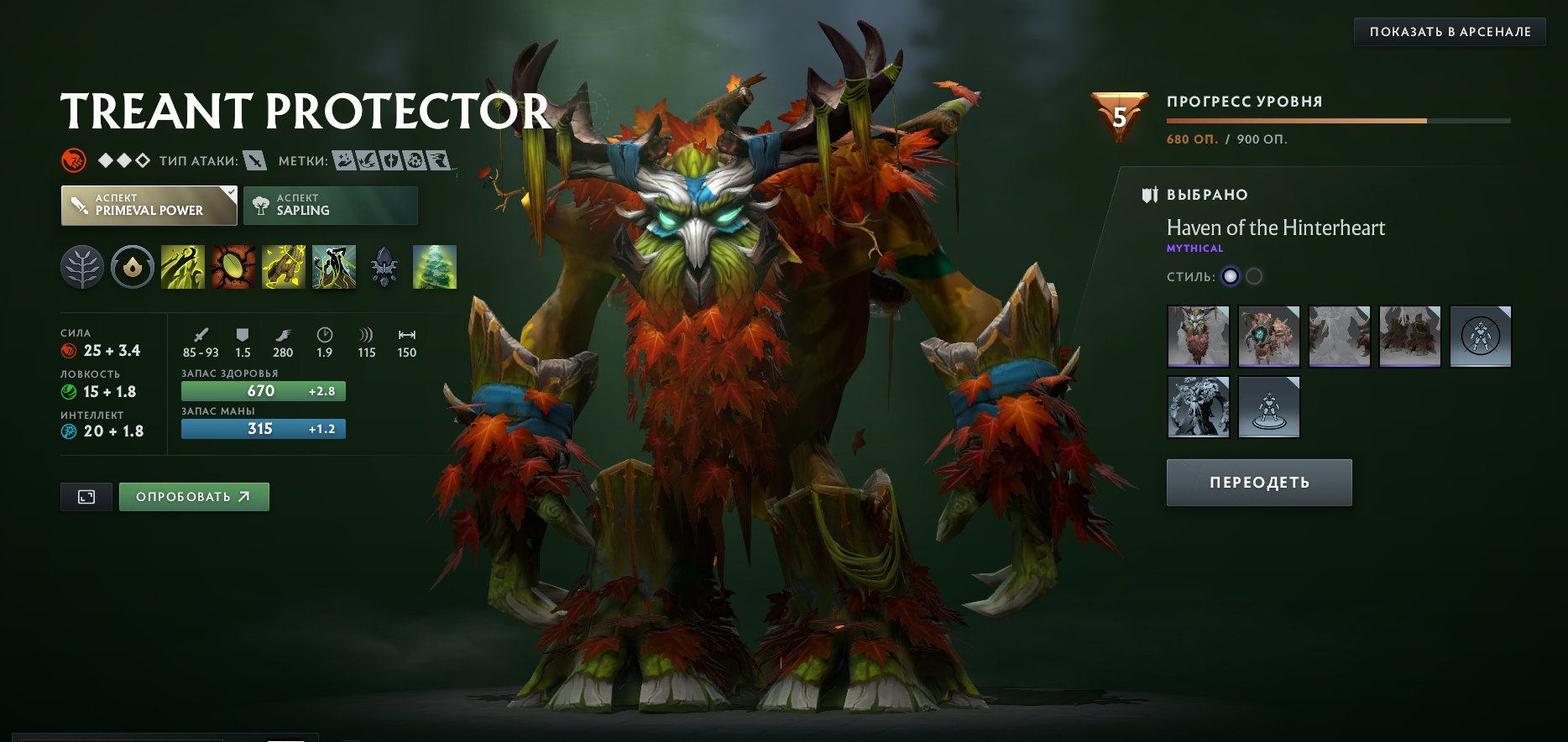Switch to the SAPLING aspect tab

pyautogui.click(x=330, y=205)
